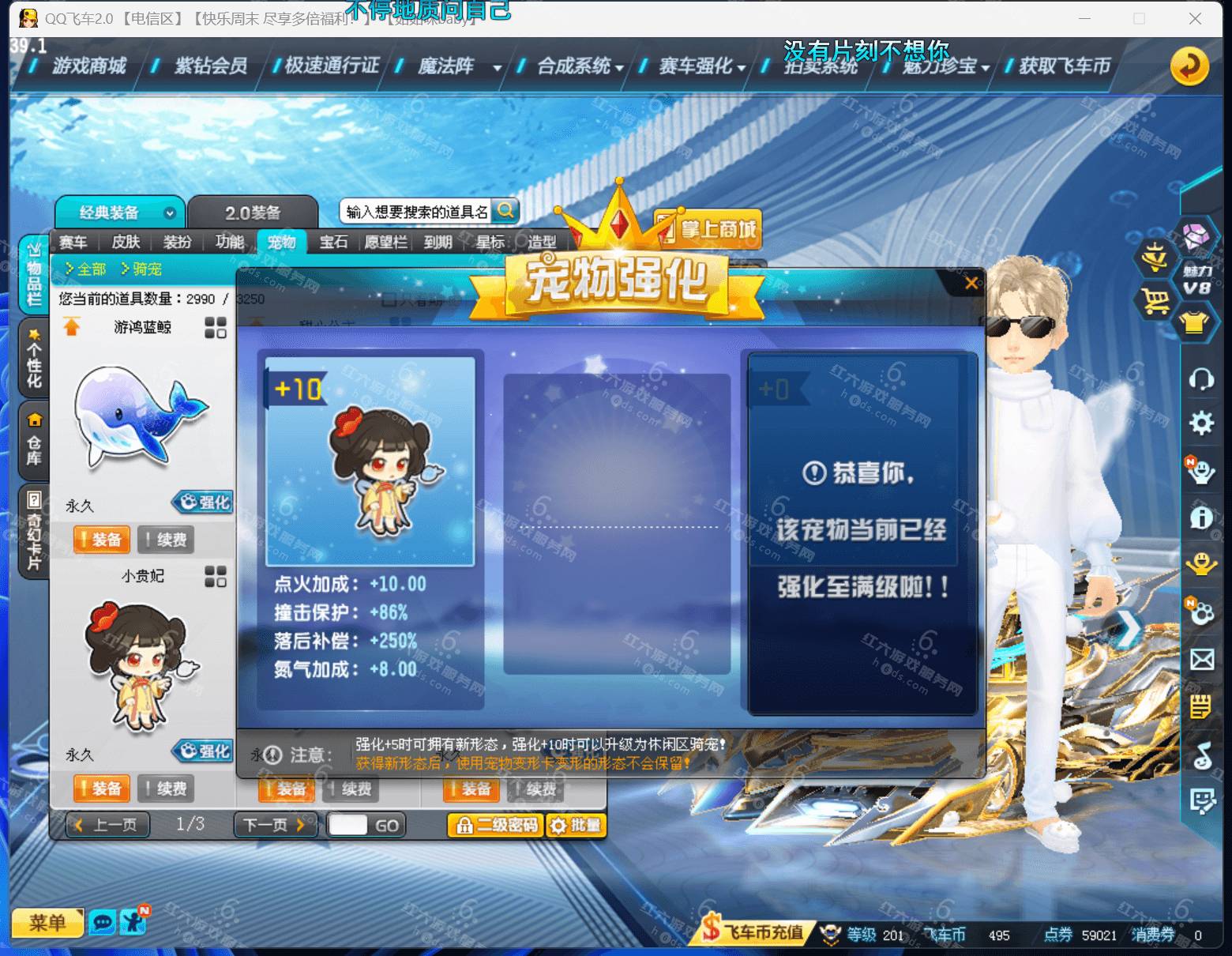Click the info icon on right sidebar
1232x956 pixels.
point(1202,518)
